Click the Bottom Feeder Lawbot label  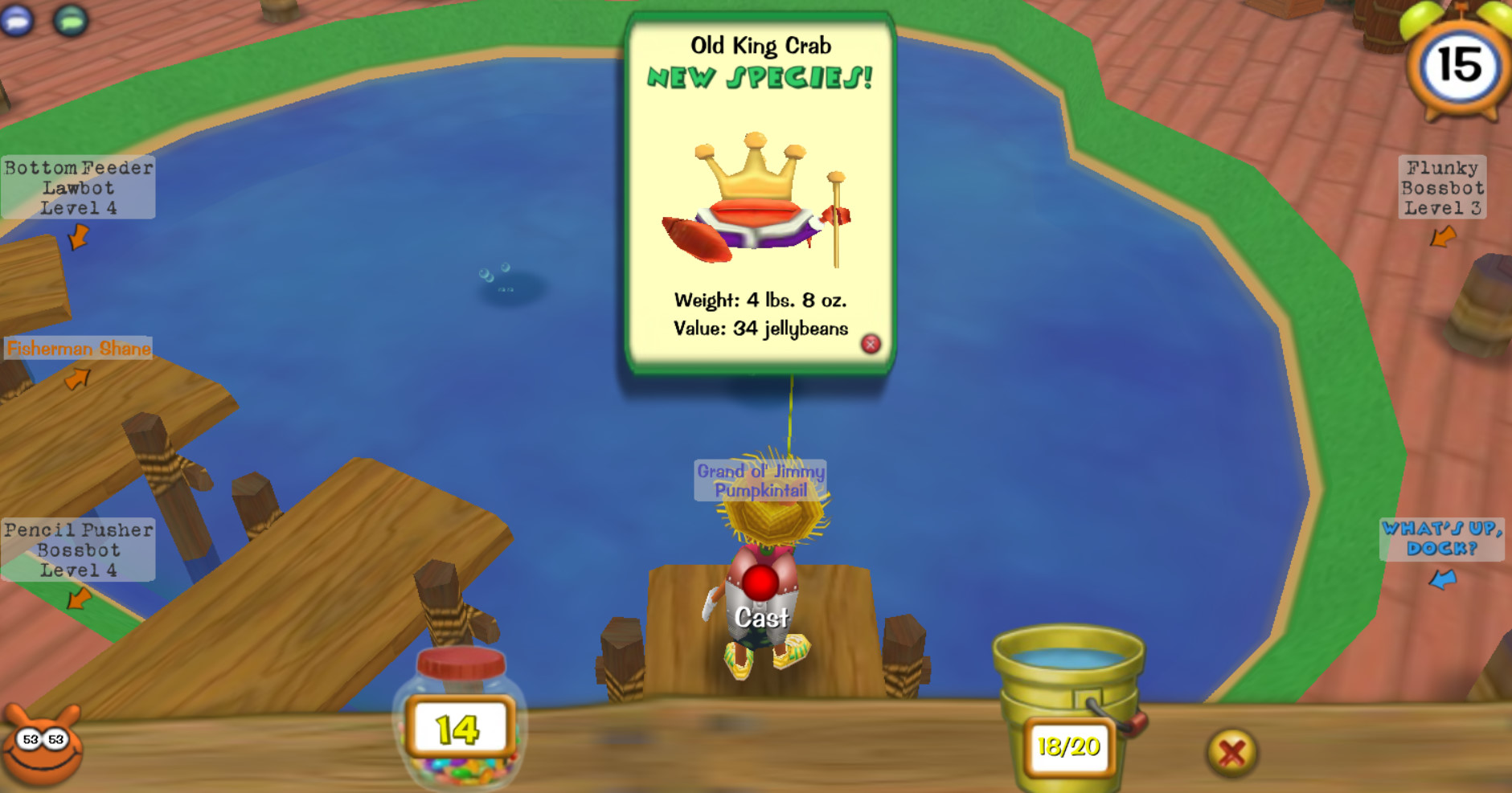[x=78, y=188]
